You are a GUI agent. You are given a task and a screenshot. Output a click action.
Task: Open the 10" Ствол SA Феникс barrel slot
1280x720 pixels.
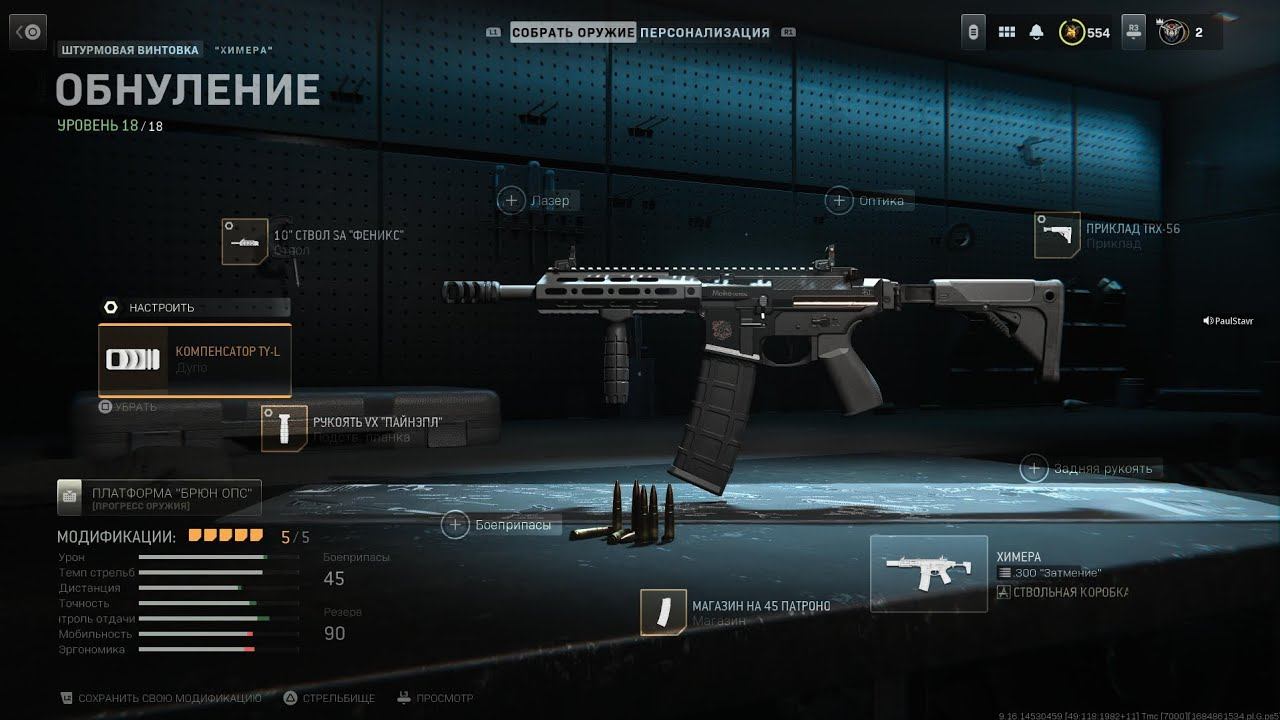245,241
